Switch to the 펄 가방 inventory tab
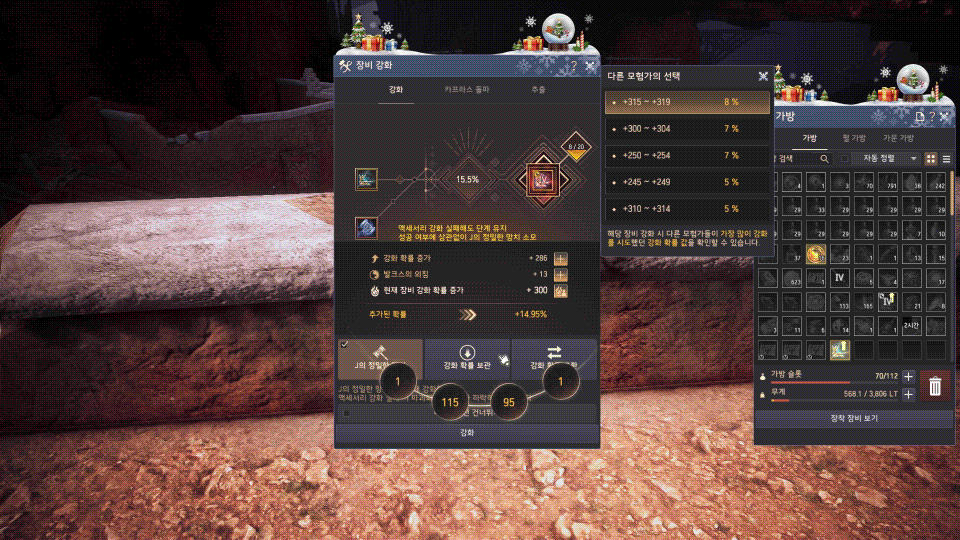The width and height of the screenshot is (960, 540). tap(853, 138)
